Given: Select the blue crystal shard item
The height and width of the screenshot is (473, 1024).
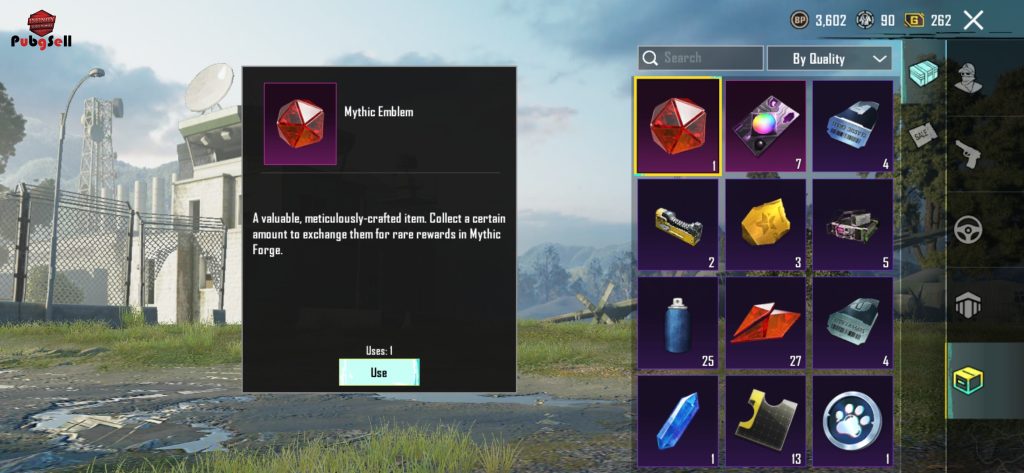Looking at the screenshot, I should tap(678, 420).
